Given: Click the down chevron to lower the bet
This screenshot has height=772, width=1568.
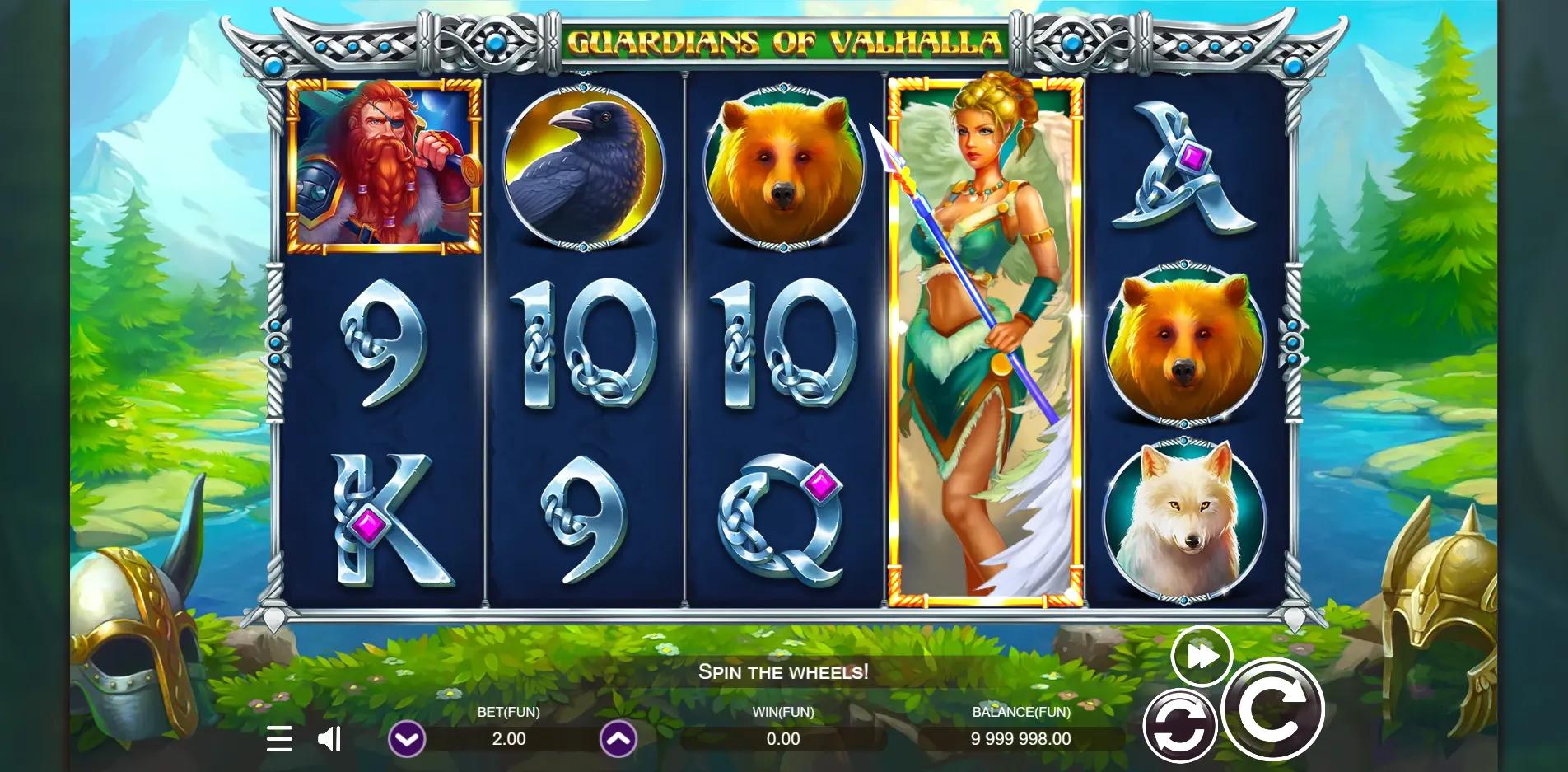Looking at the screenshot, I should tap(406, 739).
